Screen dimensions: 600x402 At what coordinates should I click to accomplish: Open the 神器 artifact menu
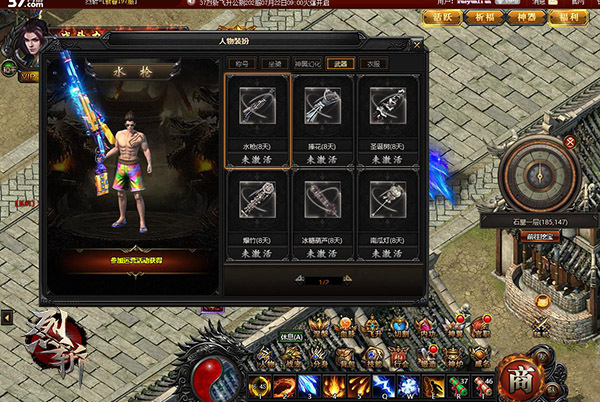tap(526, 17)
